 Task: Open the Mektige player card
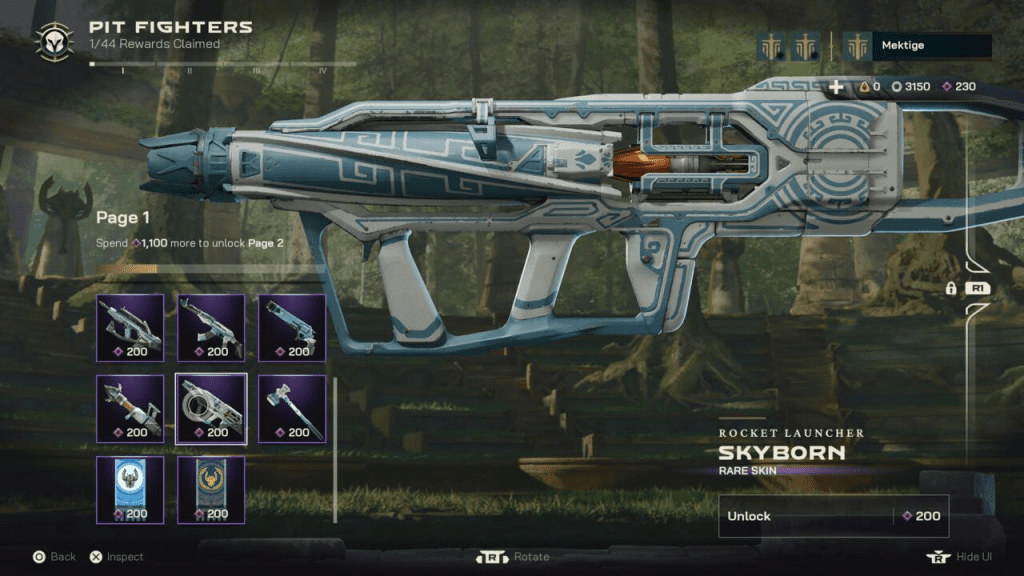[x=917, y=46]
